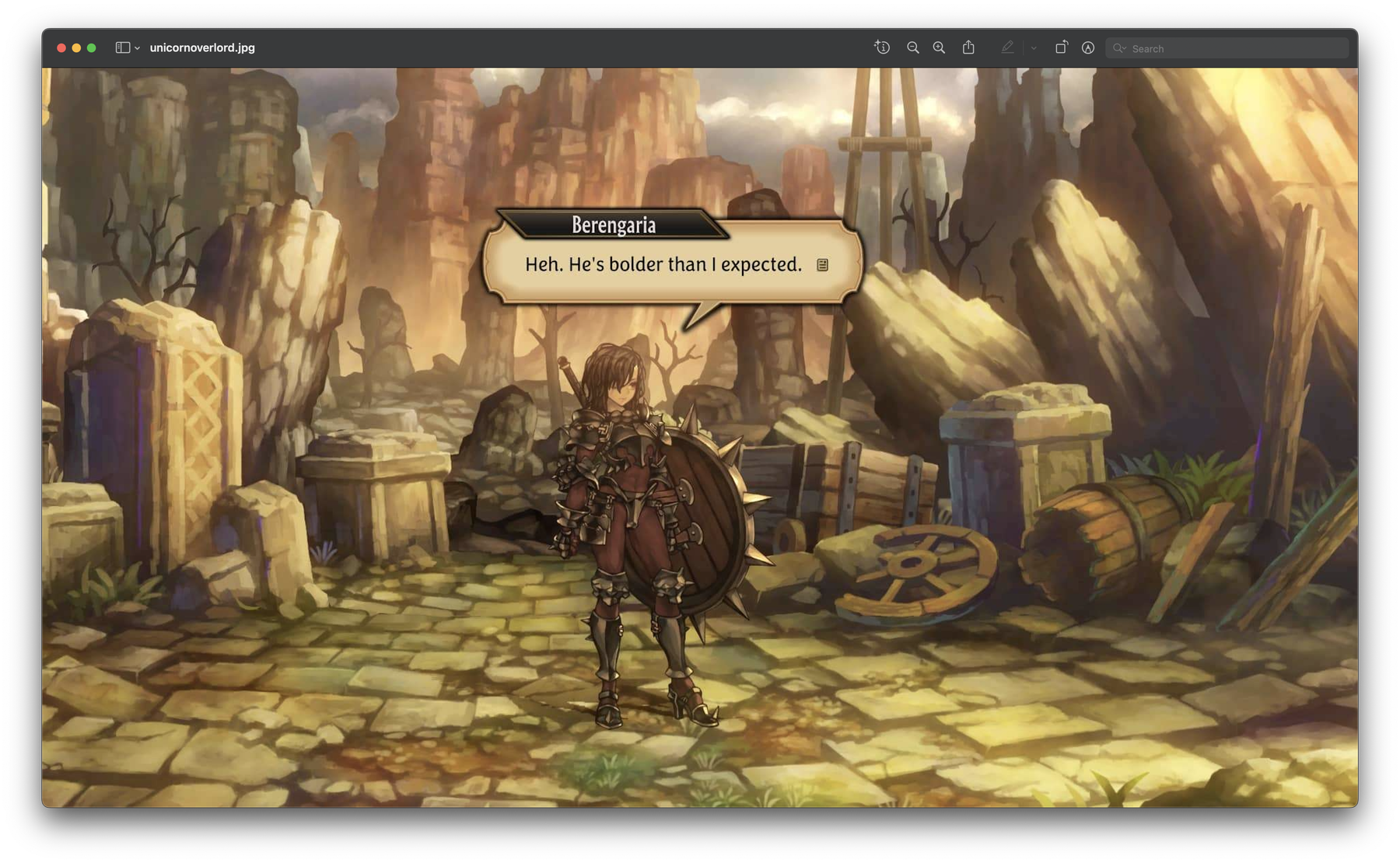The width and height of the screenshot is (1400, 863).
Task: Zoom out of the image
Action: 912,47
